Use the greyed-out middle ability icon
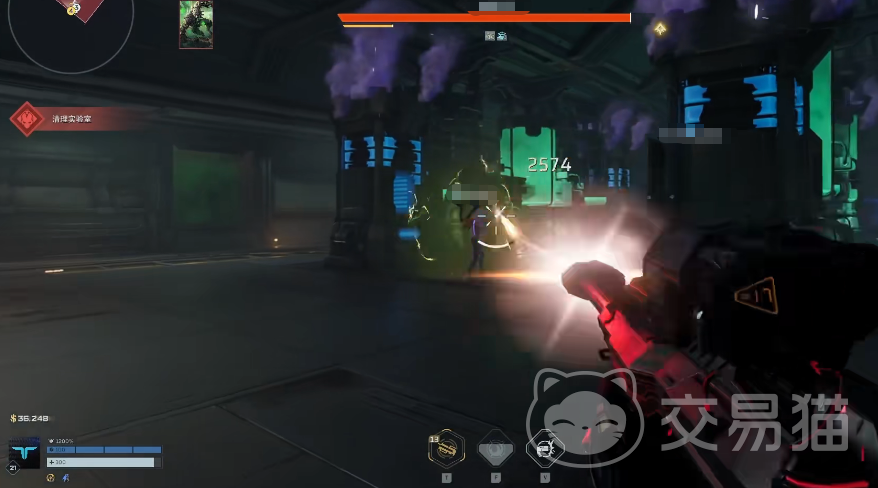Screen dimensions: 878x488 coord(496,448)
